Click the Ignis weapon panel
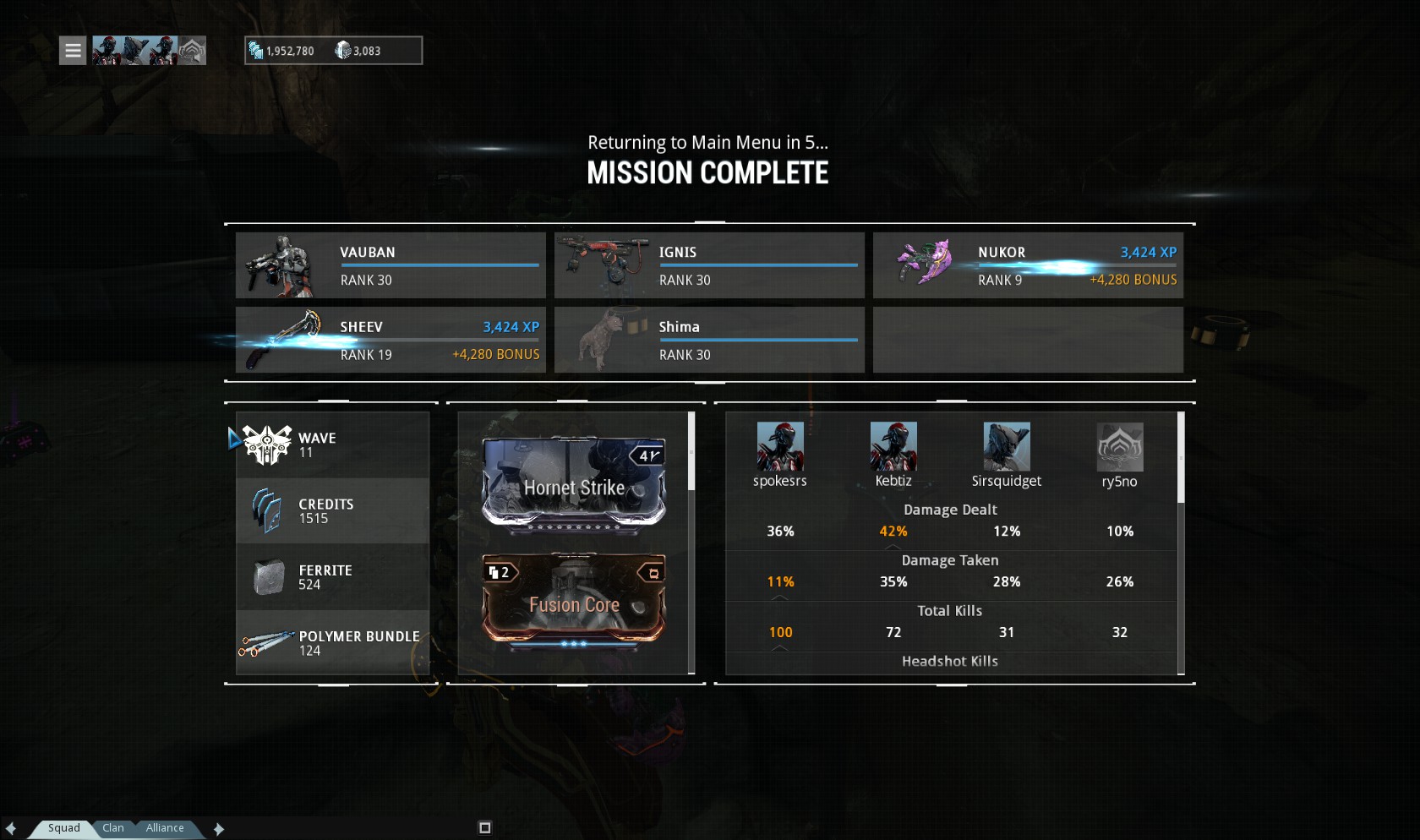 point(709,265)
